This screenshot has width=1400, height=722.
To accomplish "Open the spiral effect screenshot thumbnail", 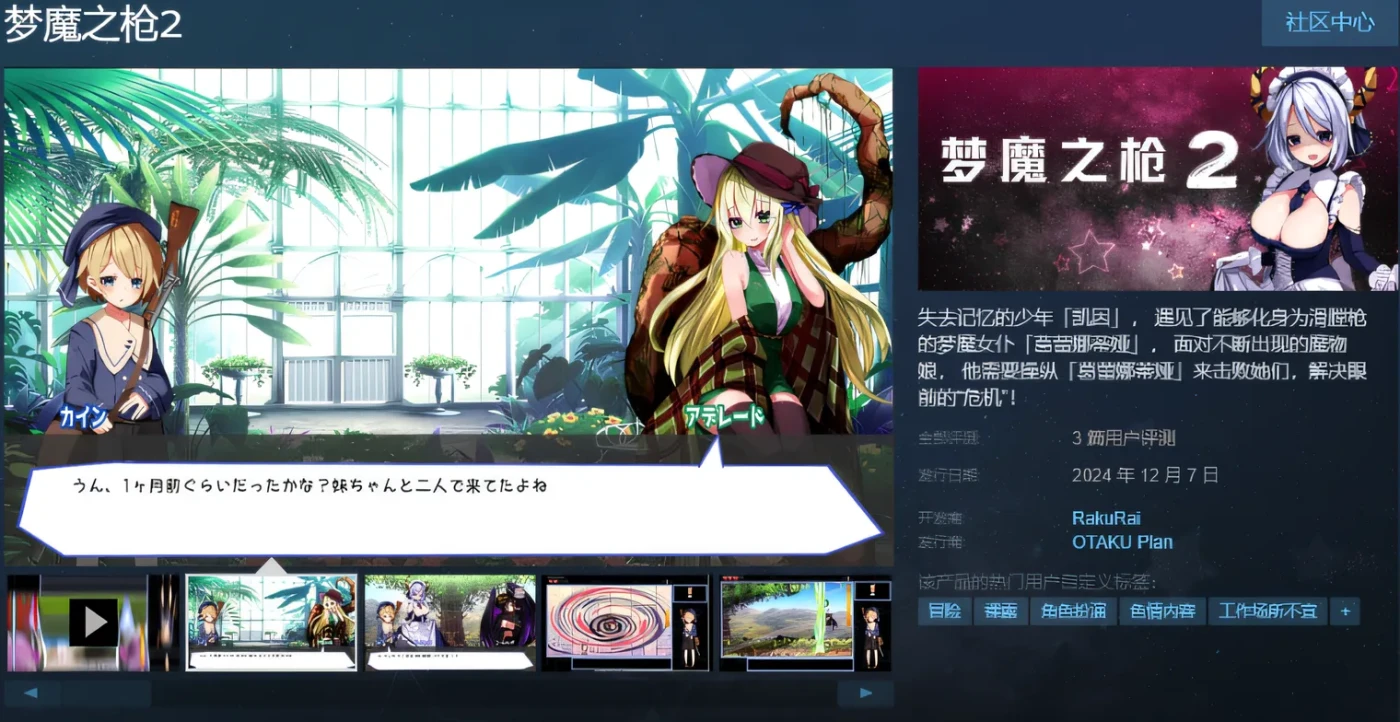I will tap(626, 620).
